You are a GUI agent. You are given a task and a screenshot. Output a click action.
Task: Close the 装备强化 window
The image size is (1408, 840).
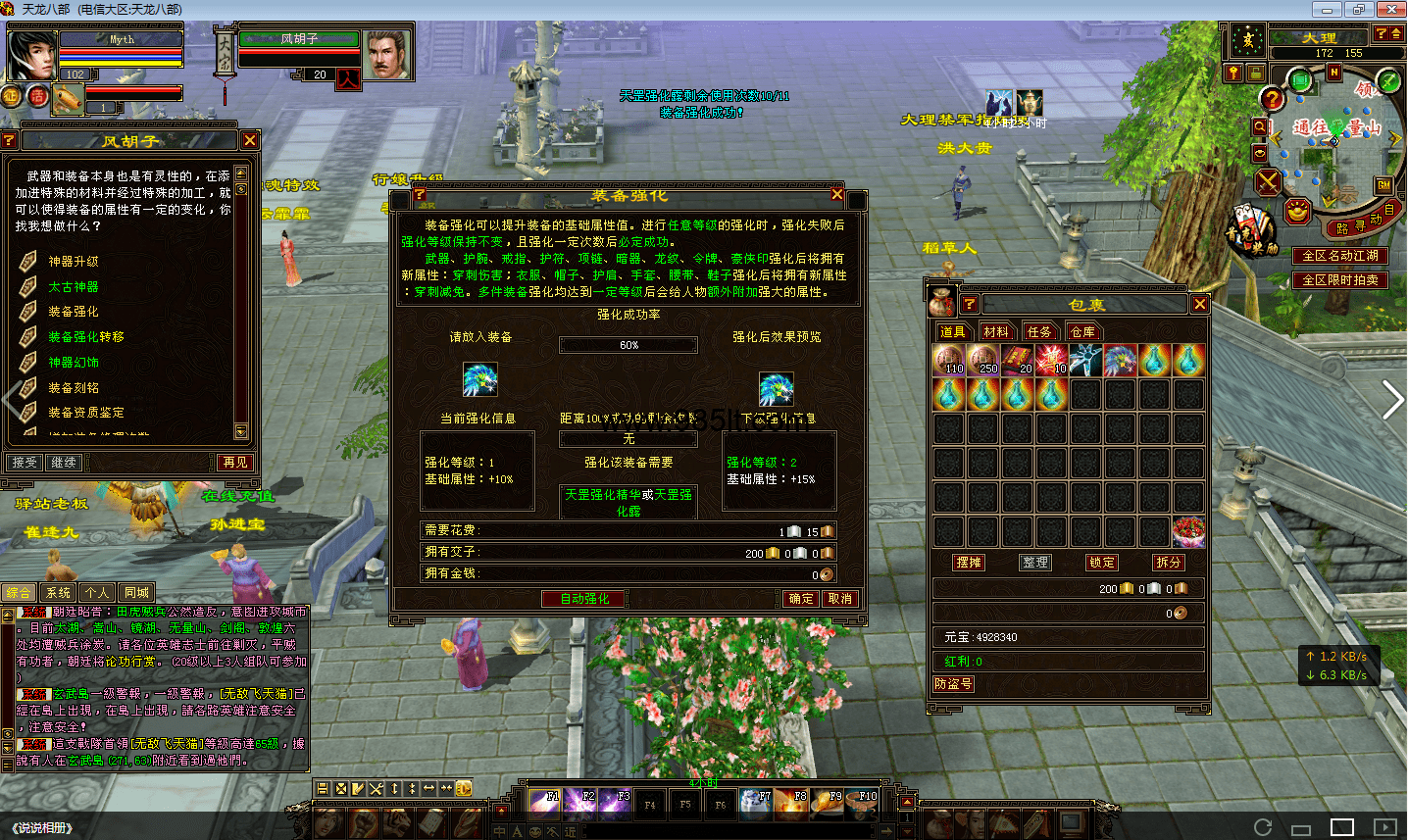(837, 195)
